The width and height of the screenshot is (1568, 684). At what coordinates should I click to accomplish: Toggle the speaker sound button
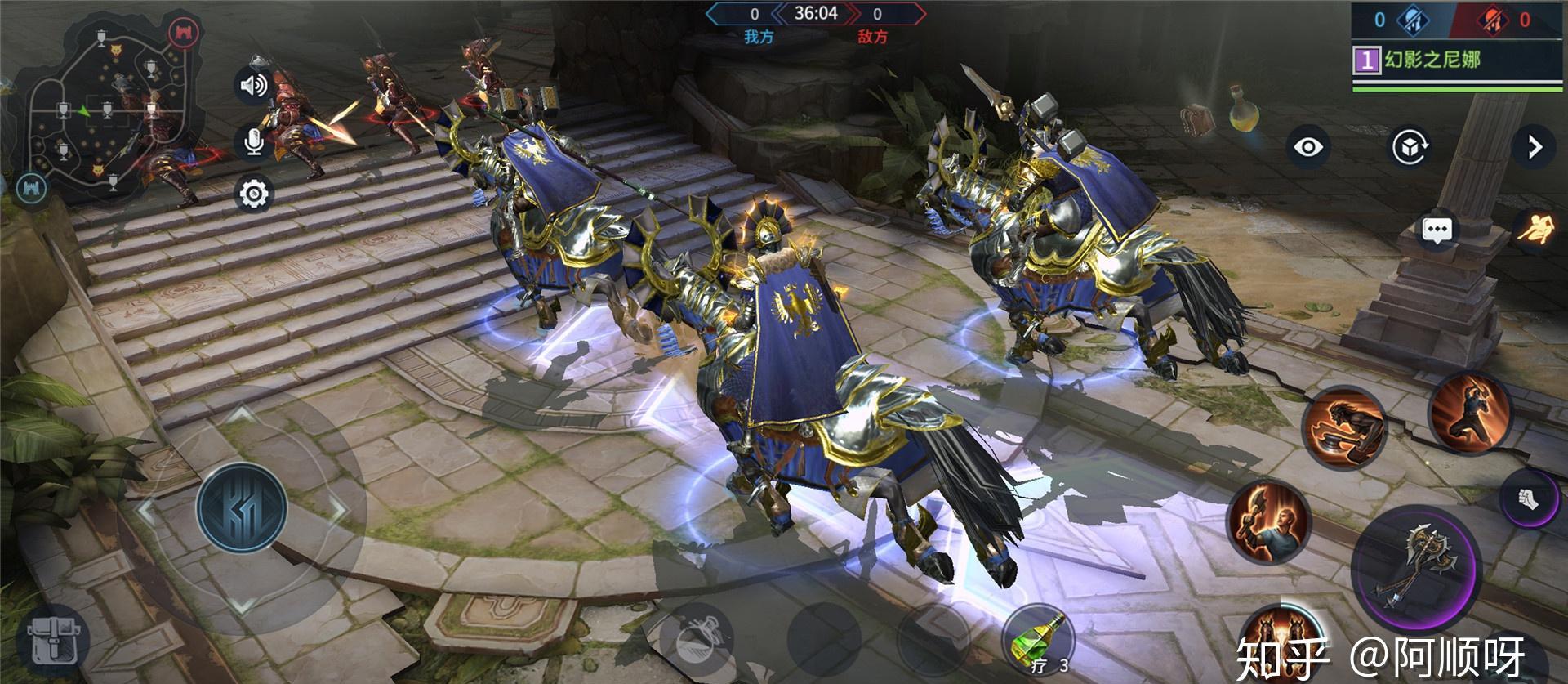pyautogui.click(x=253, y=84)
